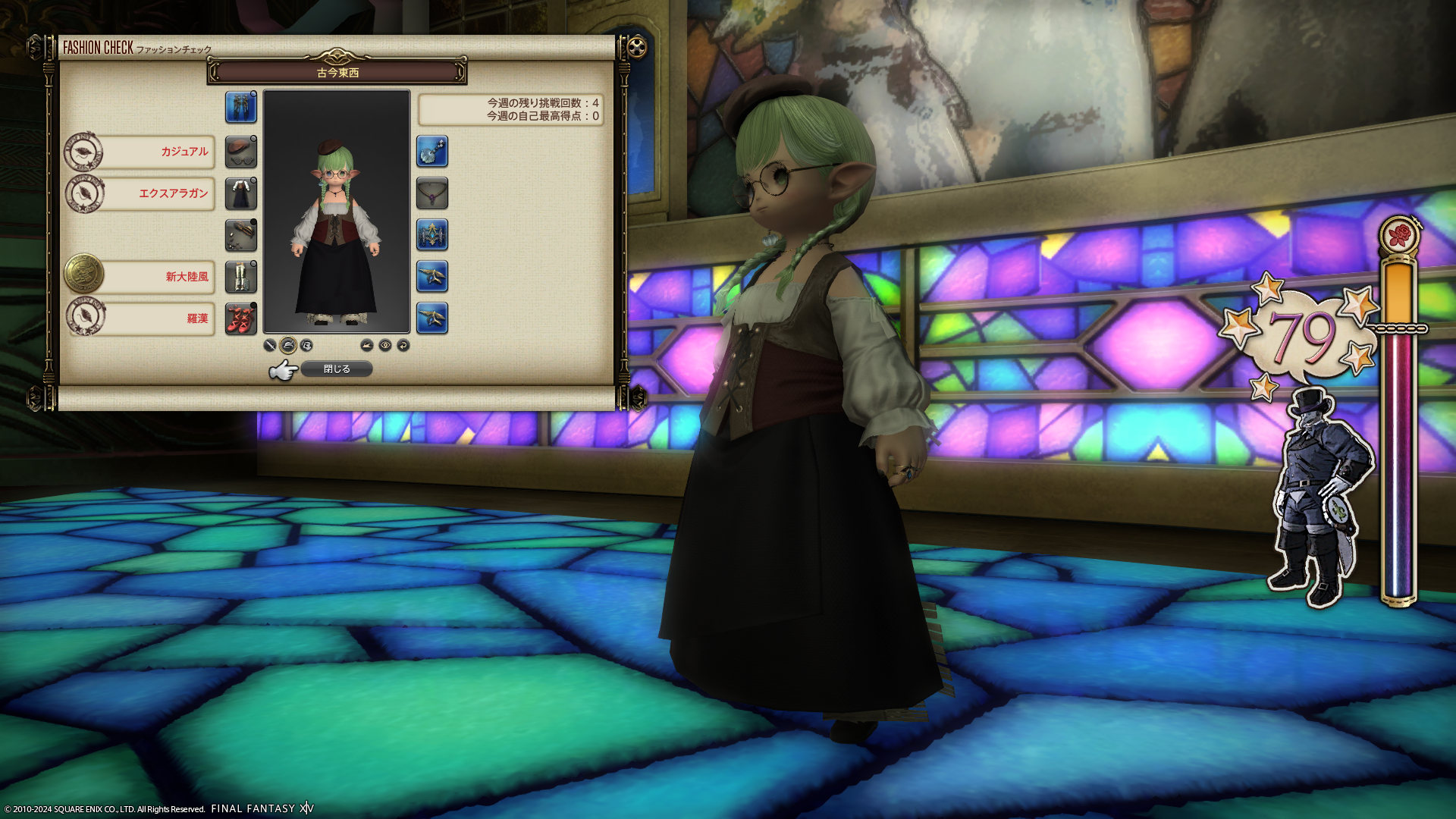Select the weapon equipment slot
The width and height of the screenshot is (1456, 819).
(241, 107)
